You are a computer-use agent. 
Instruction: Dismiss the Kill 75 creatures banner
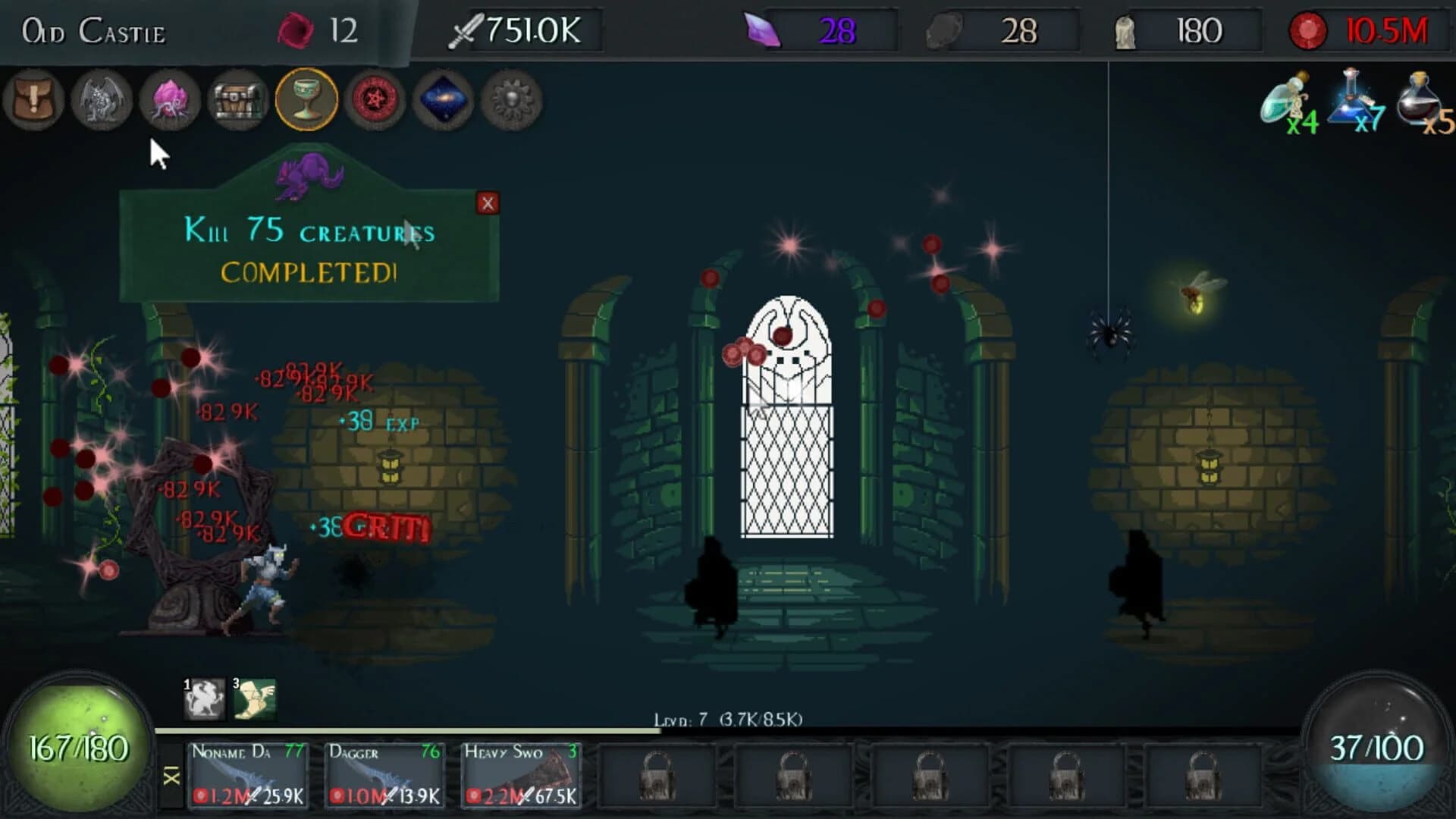coord(489,203)
